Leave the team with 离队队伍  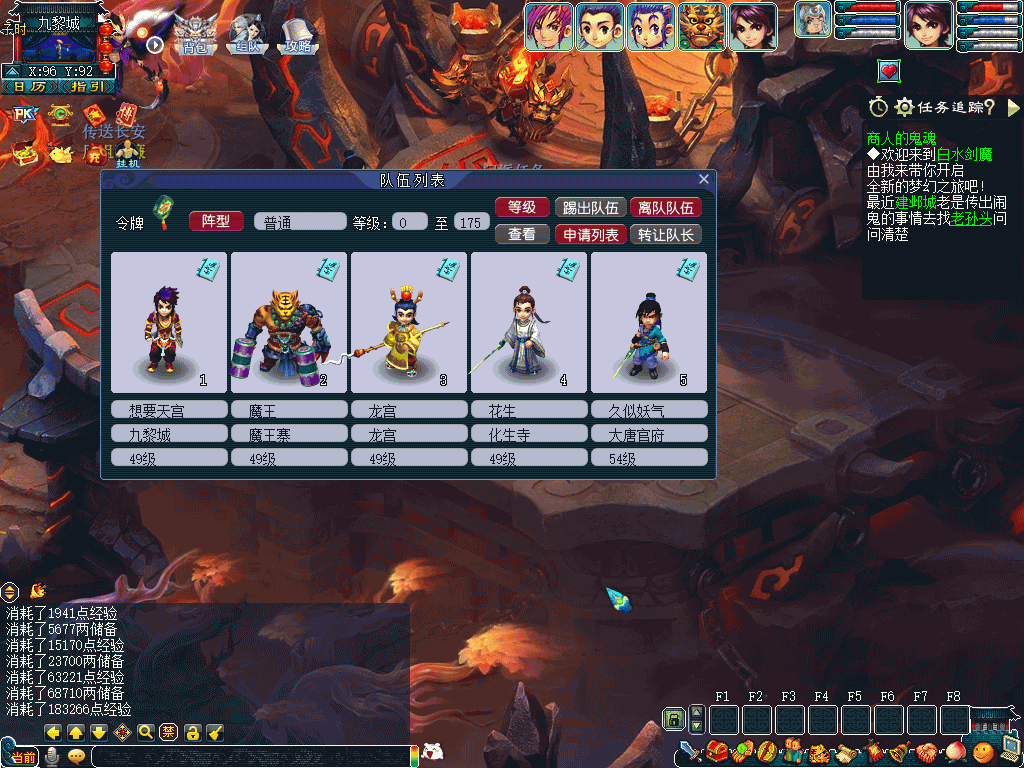[x=665, y=208]
